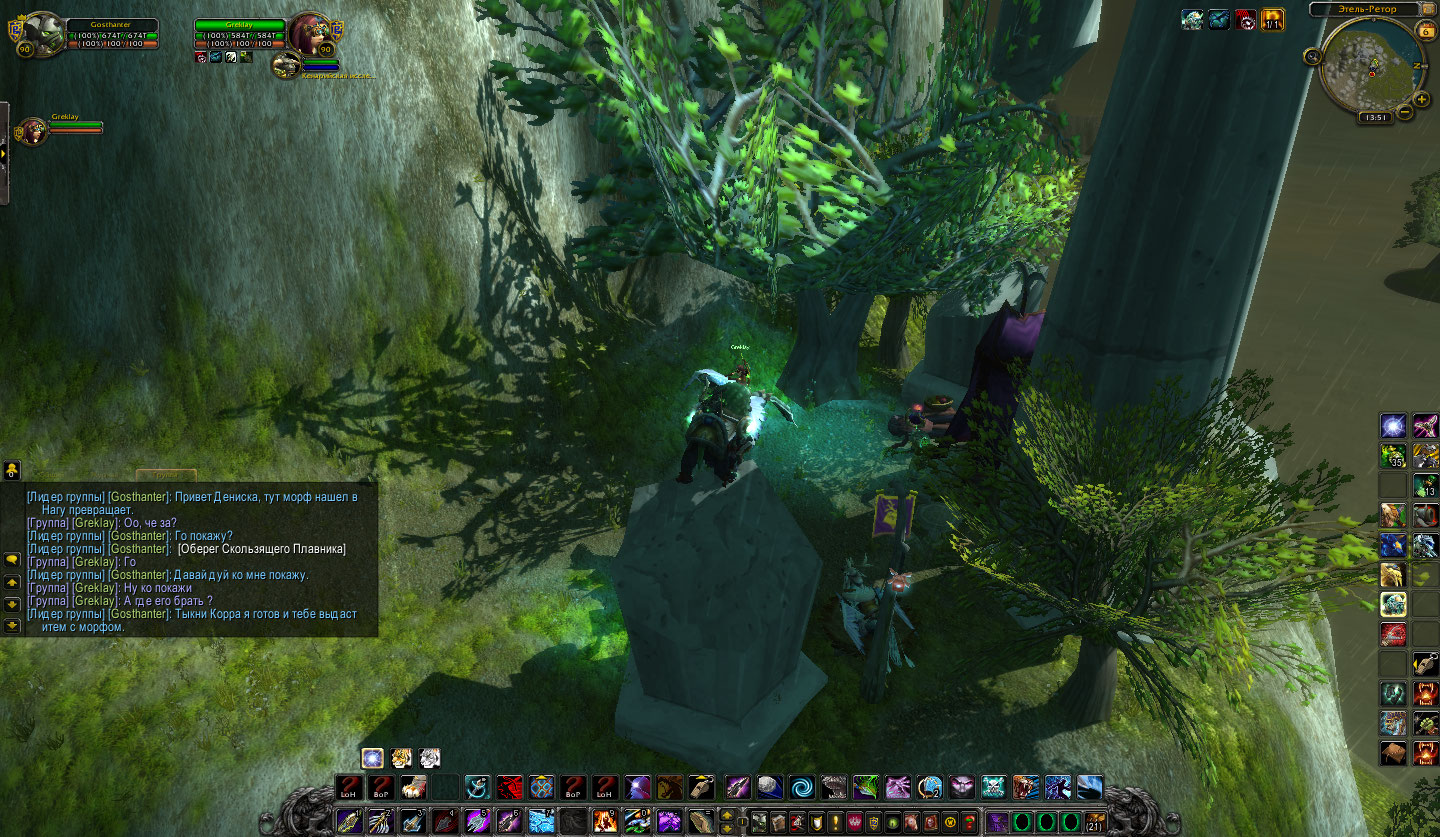Toggle the minimap tracking magnifier button
Viewport: 1440px width, 837px height.
1313,57
